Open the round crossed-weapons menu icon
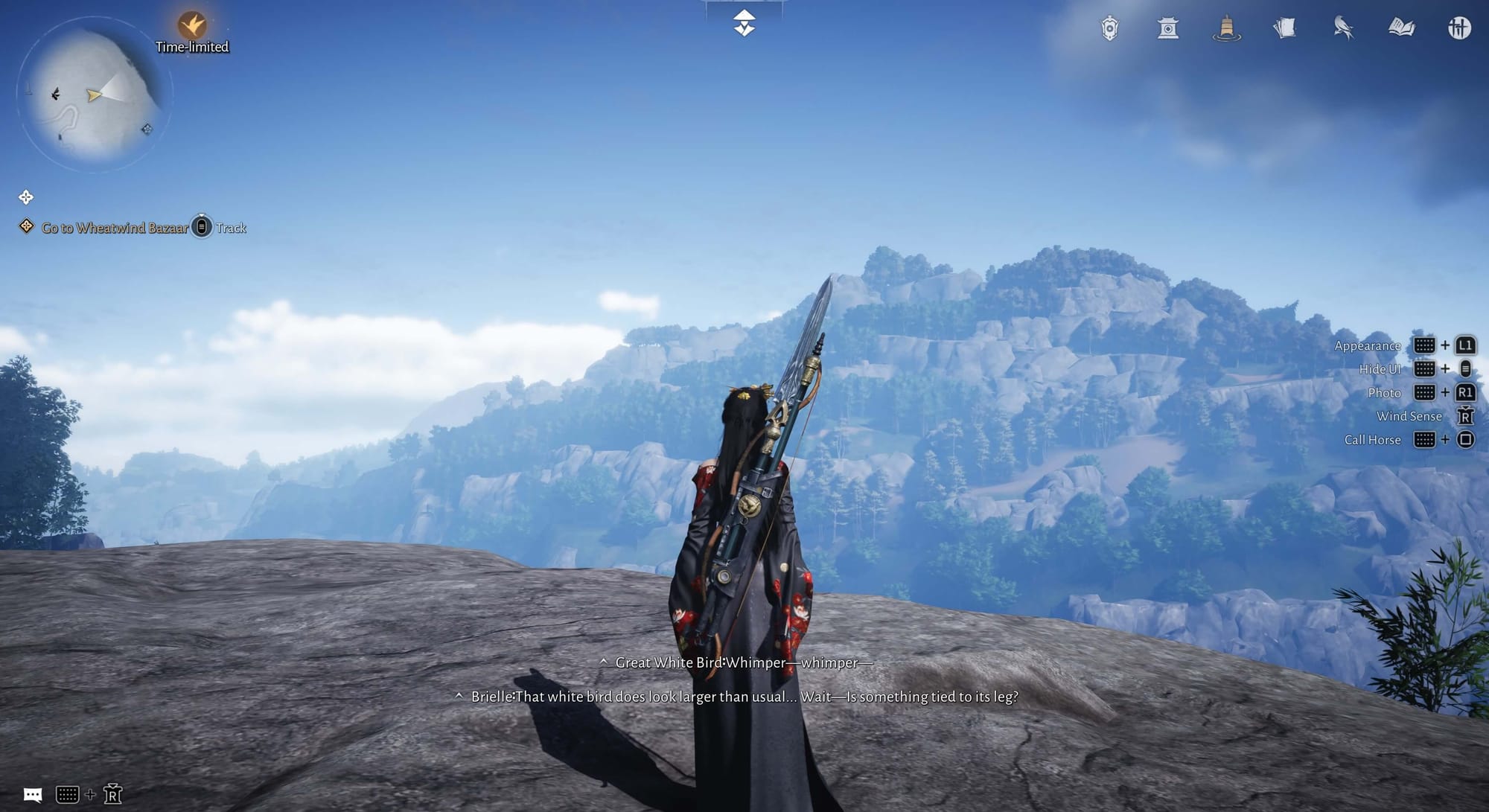The width and height of the screenshot is (1489, 812). (1459, 29)
